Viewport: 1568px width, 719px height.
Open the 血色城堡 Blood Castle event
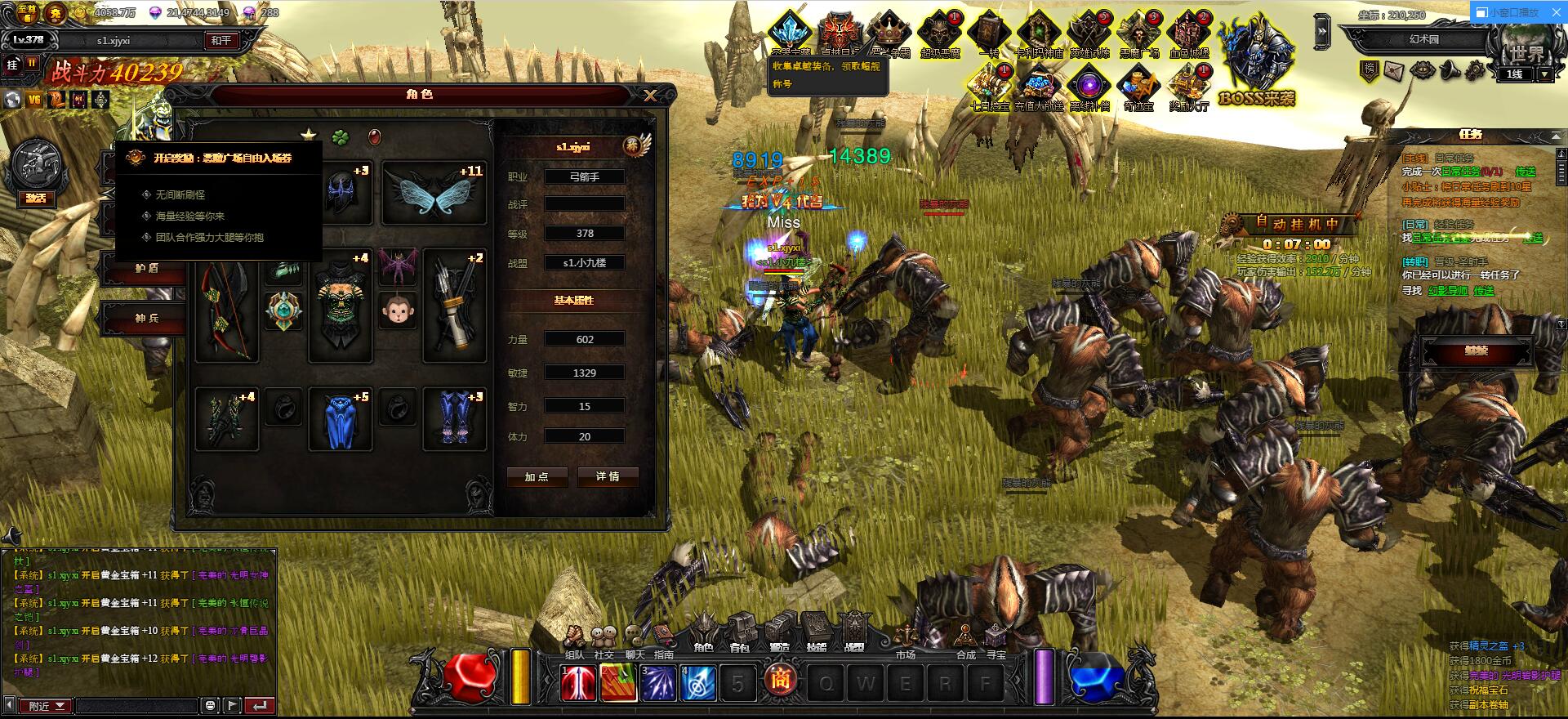[x=1188, y=35]
